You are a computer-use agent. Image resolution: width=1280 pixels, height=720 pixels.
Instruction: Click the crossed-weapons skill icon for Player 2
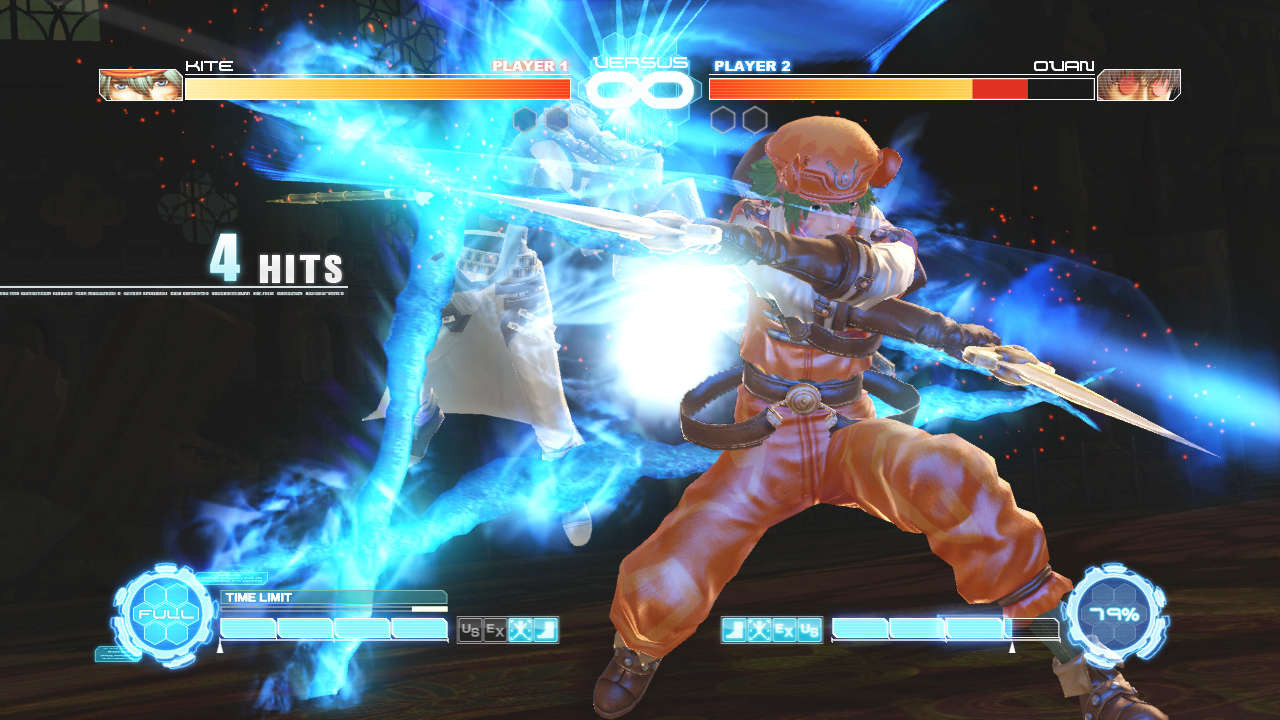coord(757,629)
